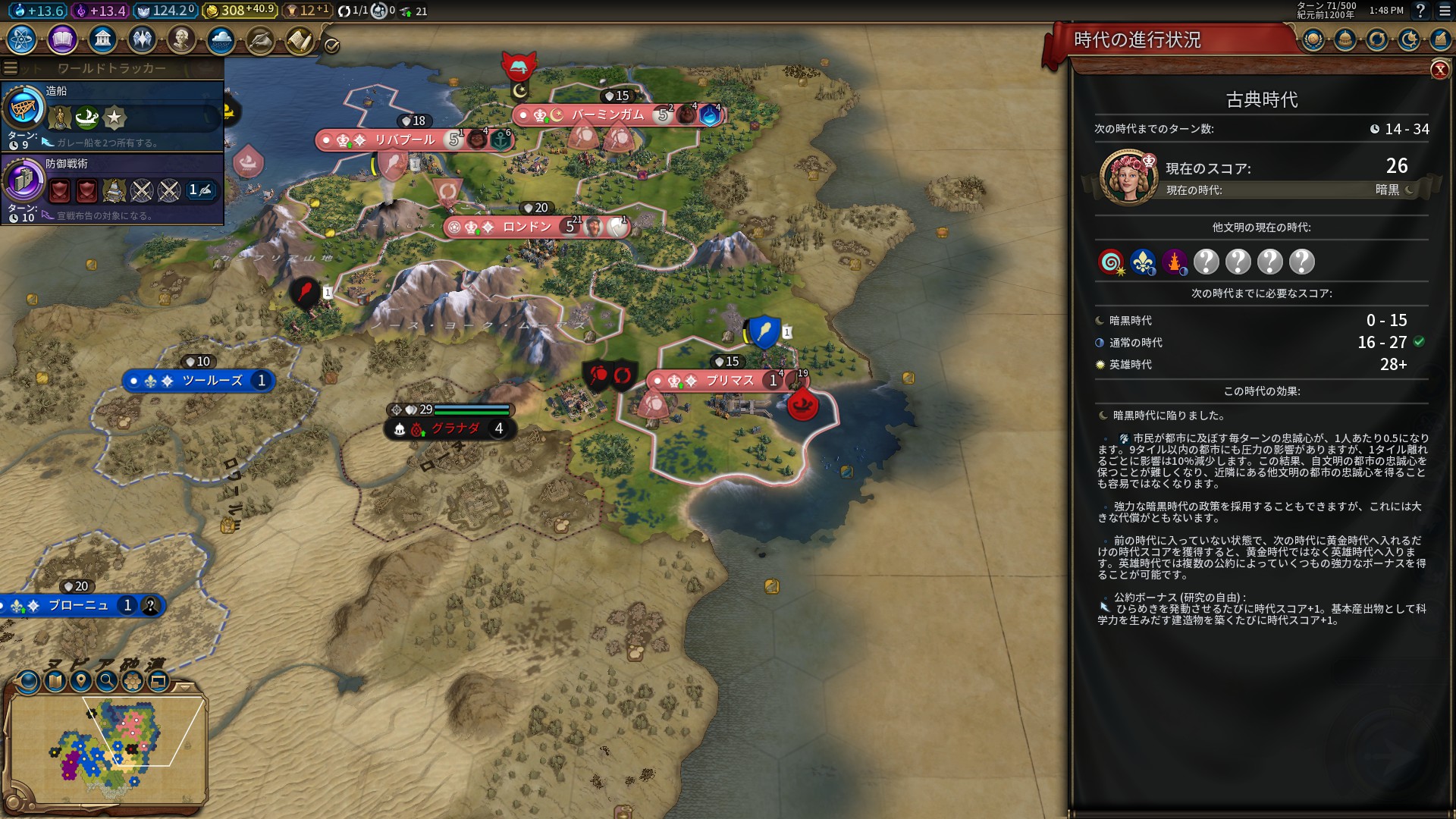
Task: Open the civics tree book icon
Action: (x=62, y=39)
